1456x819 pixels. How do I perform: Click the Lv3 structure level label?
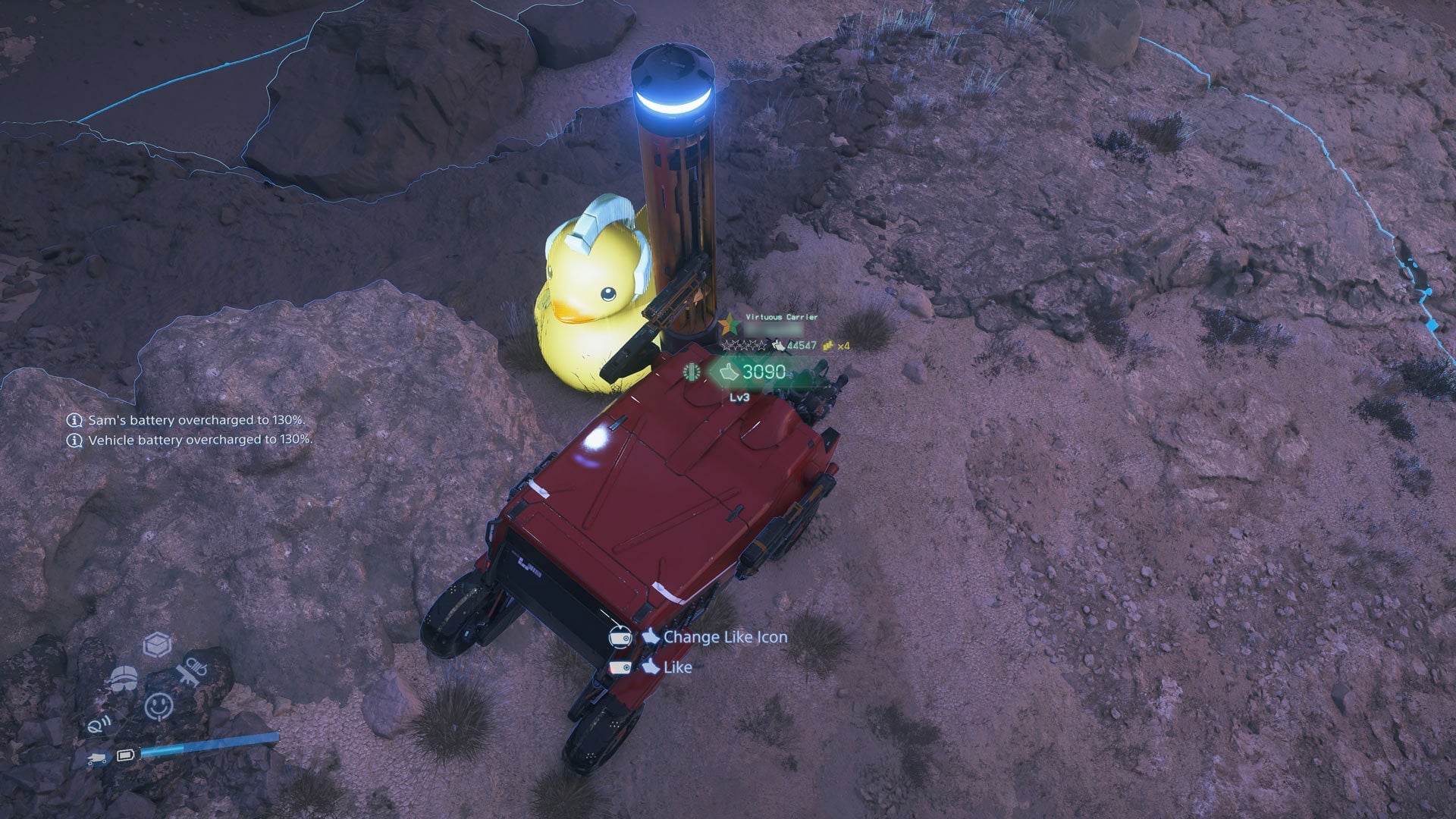[x=739, y=398]
